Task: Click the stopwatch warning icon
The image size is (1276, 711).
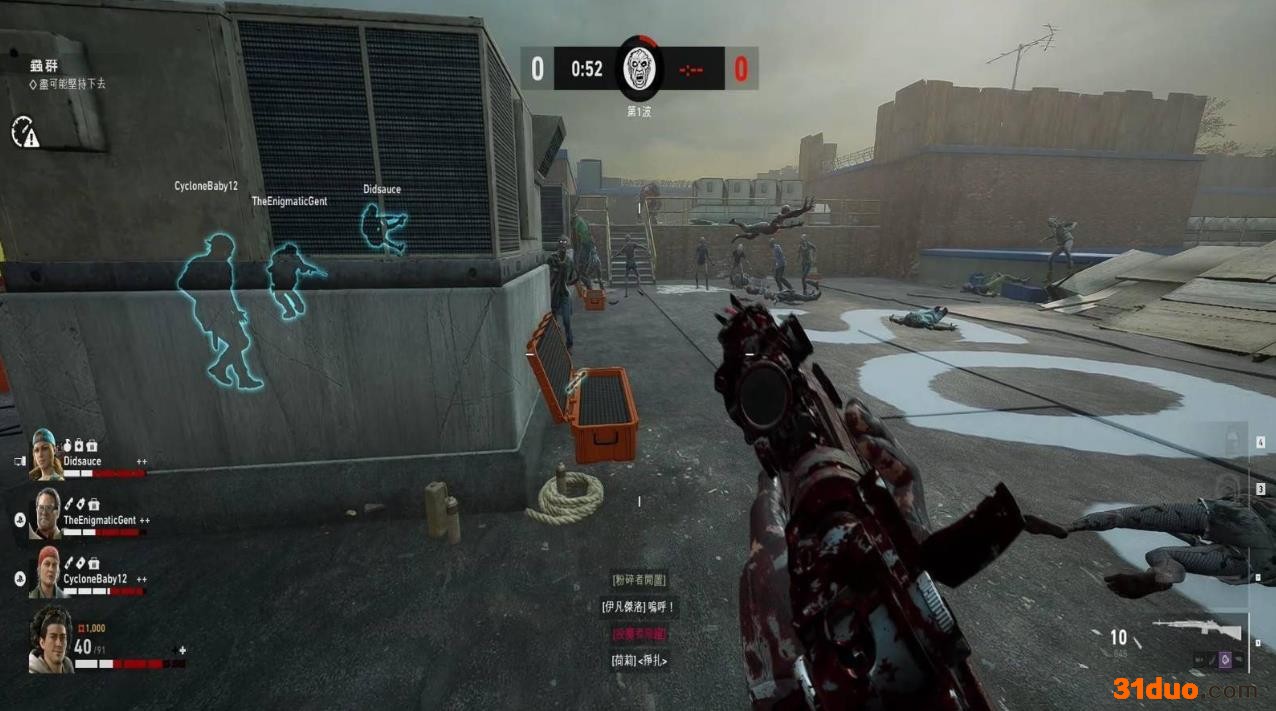Action: click(x=25, y=131)
